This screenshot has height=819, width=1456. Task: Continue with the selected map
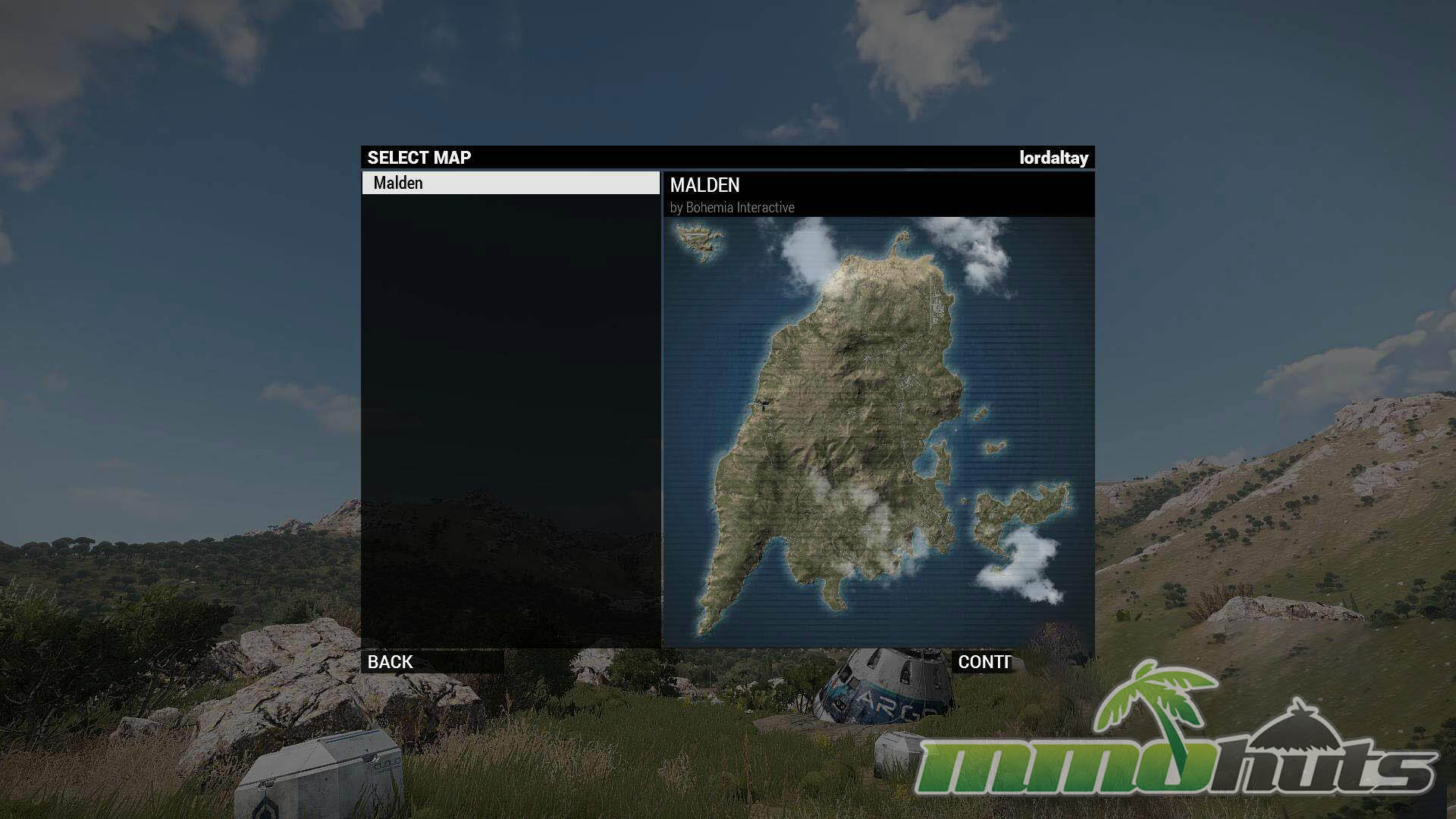tap(983, 662)
